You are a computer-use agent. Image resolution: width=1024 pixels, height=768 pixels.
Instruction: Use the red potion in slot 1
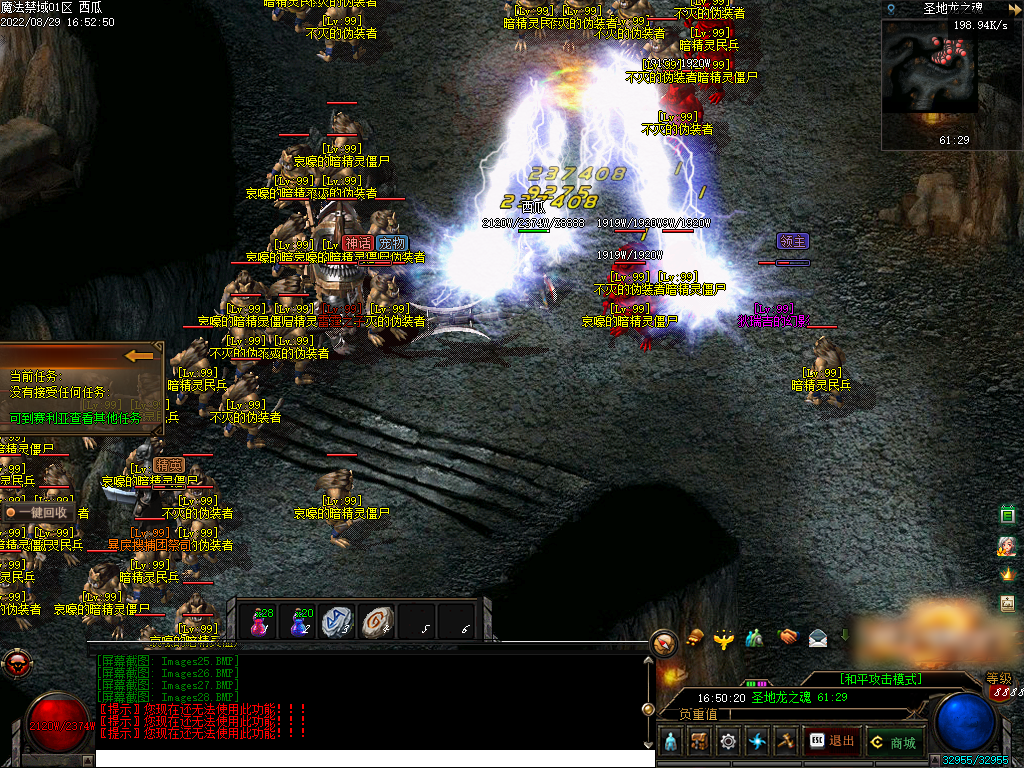pos(263,622)
